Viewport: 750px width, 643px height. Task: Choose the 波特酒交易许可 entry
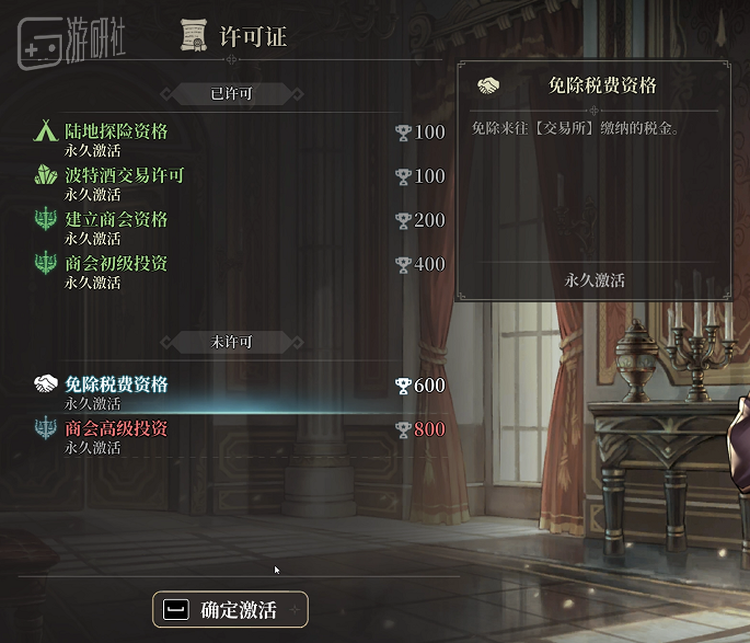125,176
